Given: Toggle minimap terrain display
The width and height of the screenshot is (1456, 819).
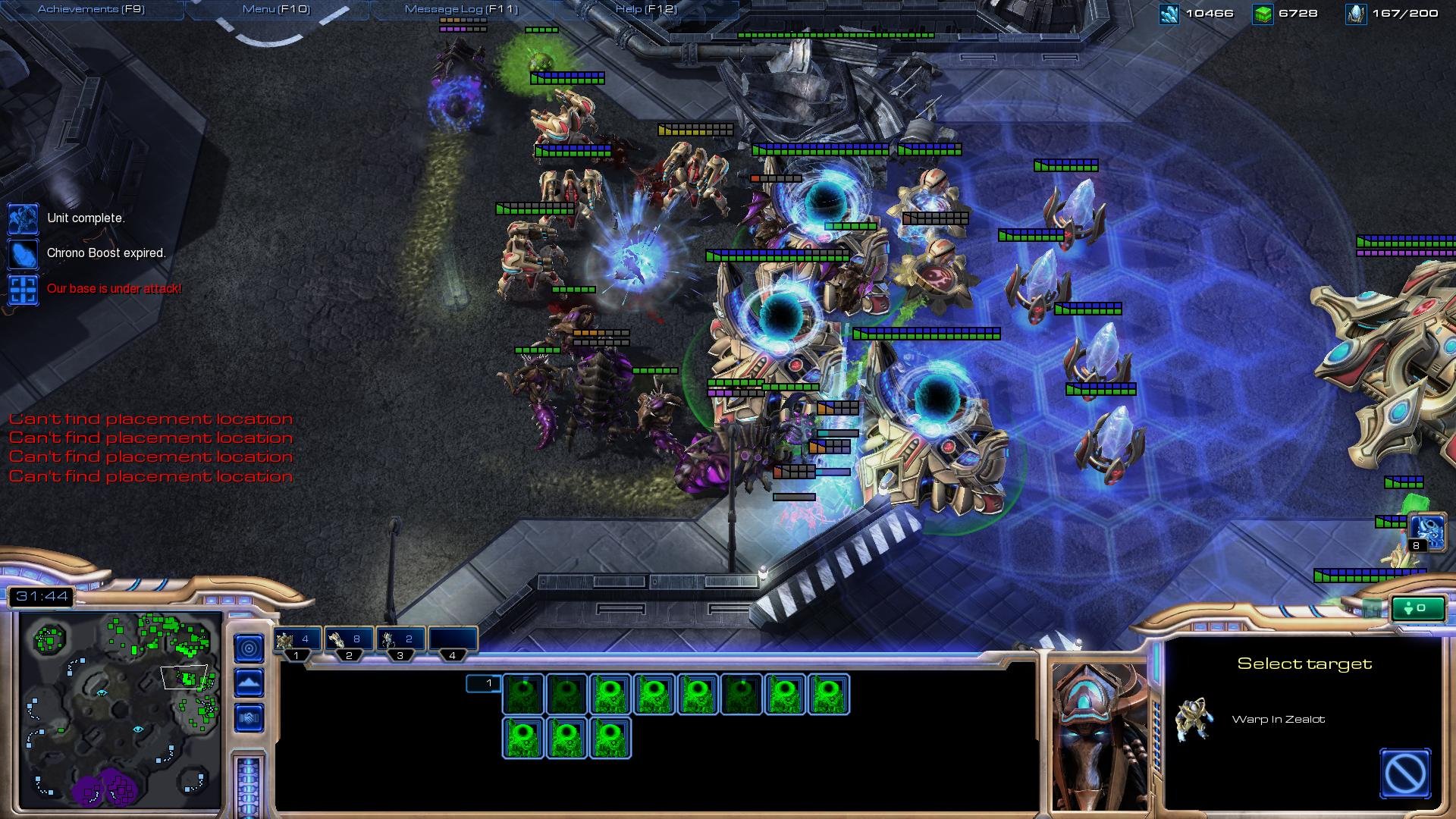Looking at the screenshot, I should 249,682.
